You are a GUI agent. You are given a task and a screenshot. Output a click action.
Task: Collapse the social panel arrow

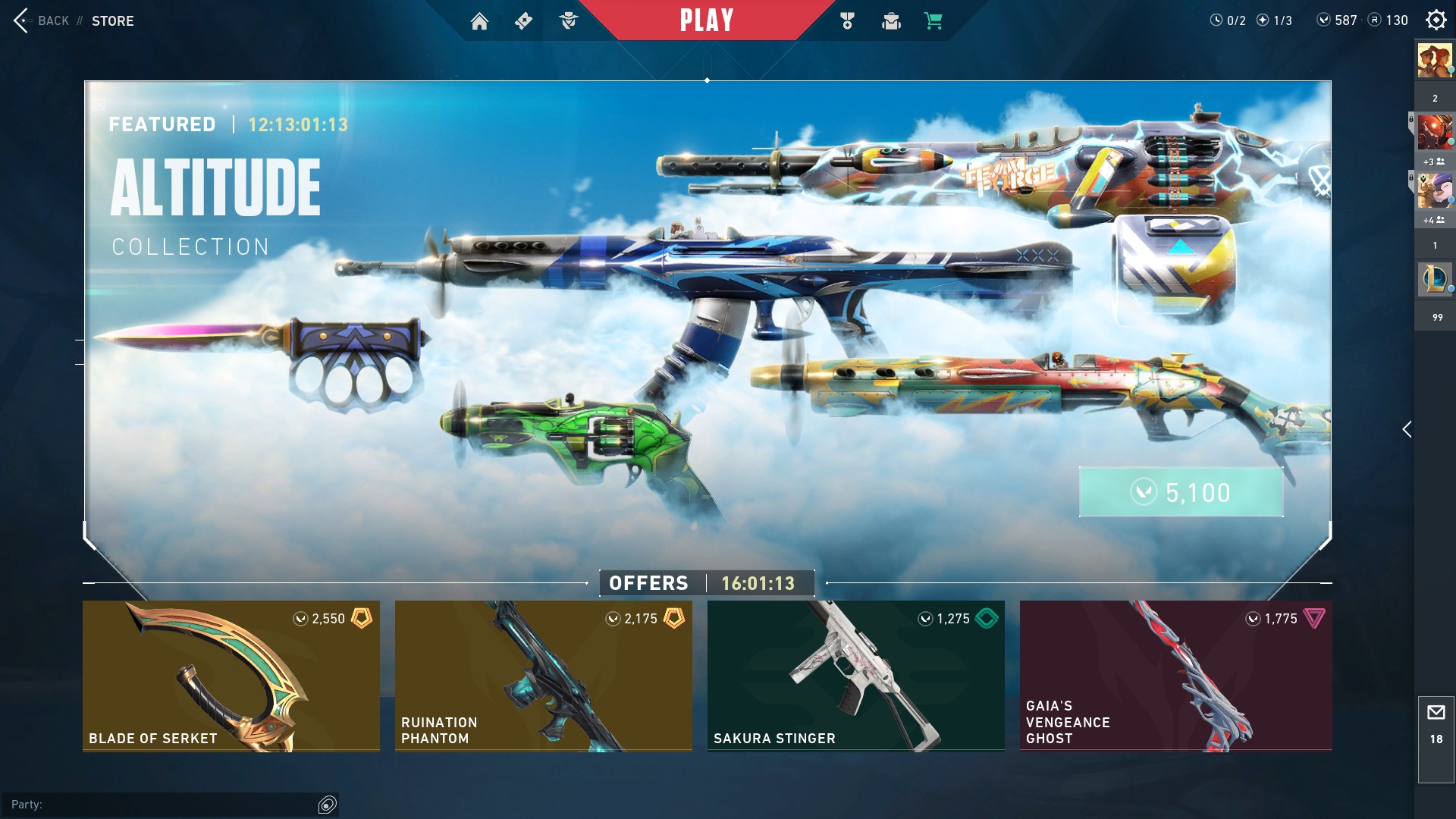tap(1407, 429)
